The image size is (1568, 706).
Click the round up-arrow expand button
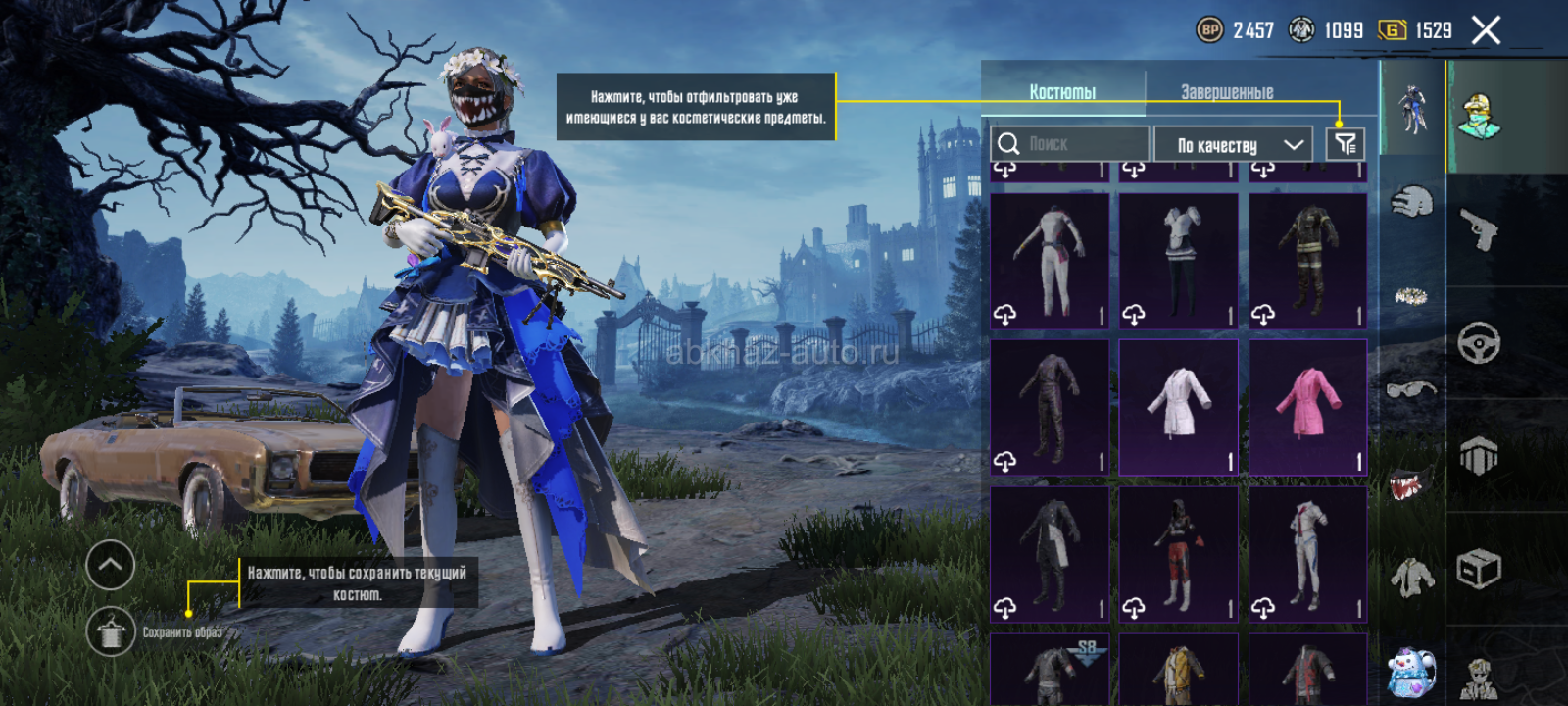111,565
